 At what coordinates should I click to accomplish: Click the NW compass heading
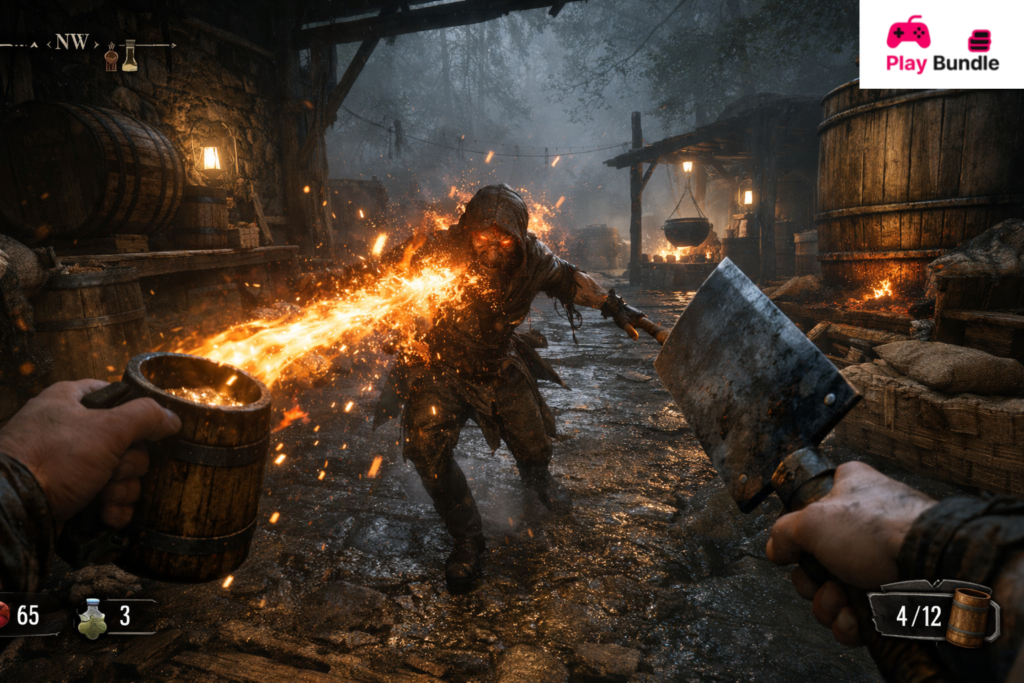(71, 42)
